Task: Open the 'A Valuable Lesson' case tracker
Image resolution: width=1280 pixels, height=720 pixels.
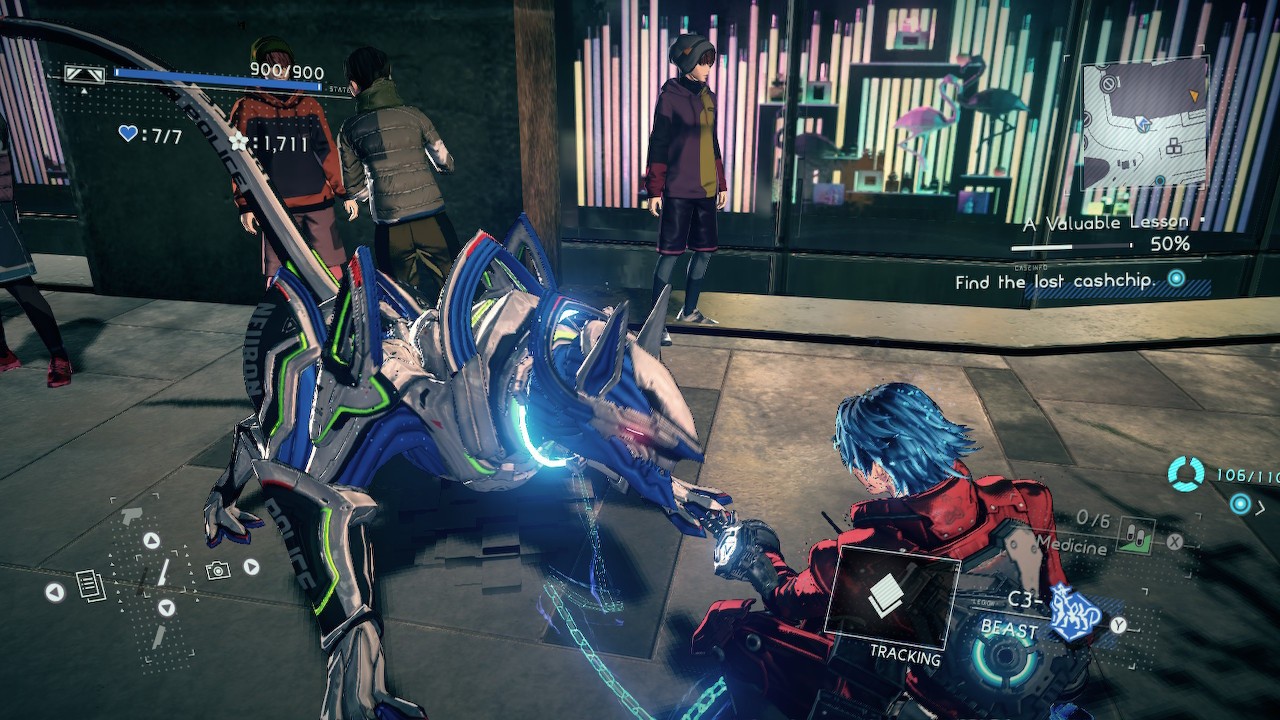Action: point(1091,223)
